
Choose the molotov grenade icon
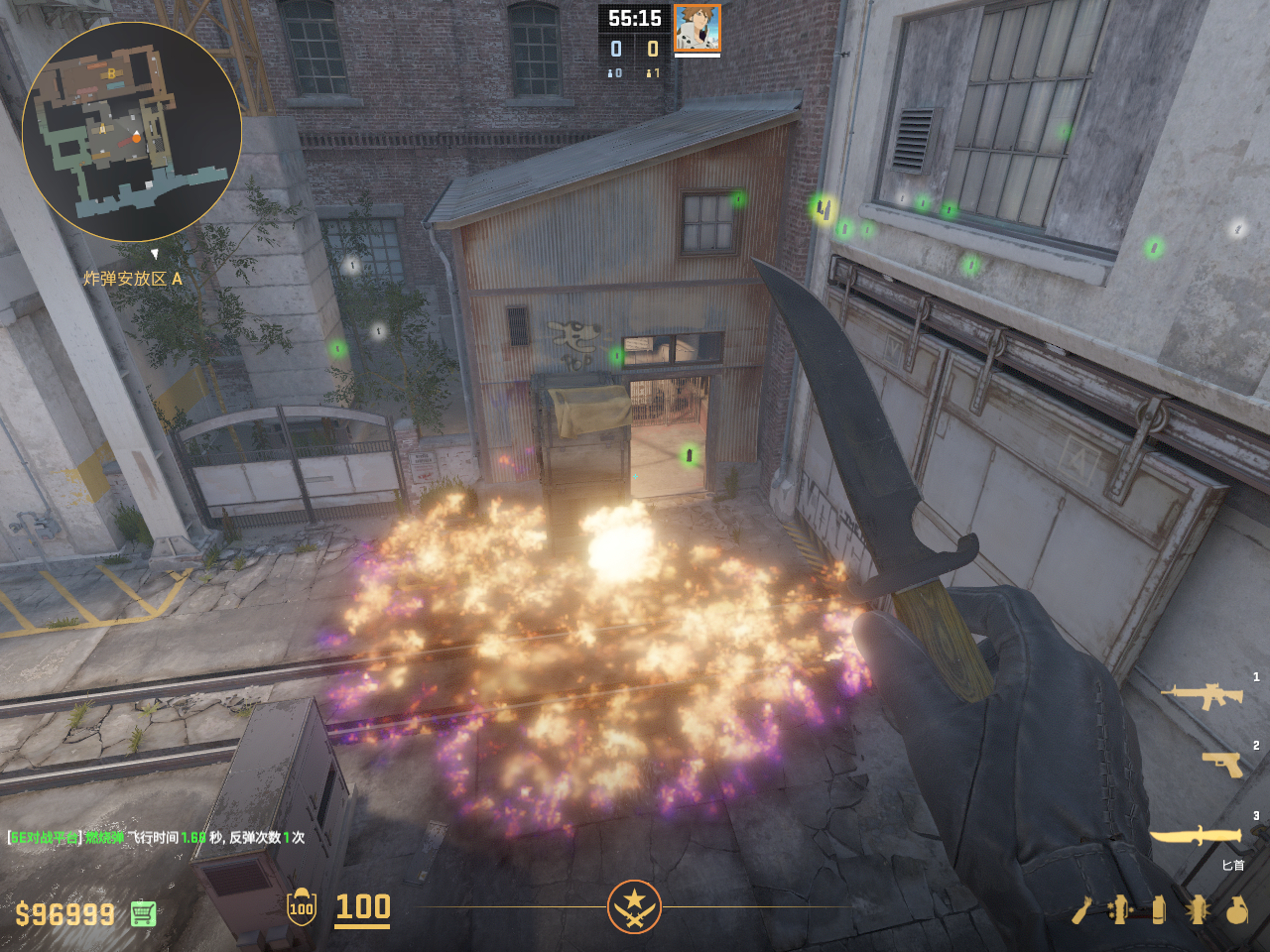coord(1081,909)
